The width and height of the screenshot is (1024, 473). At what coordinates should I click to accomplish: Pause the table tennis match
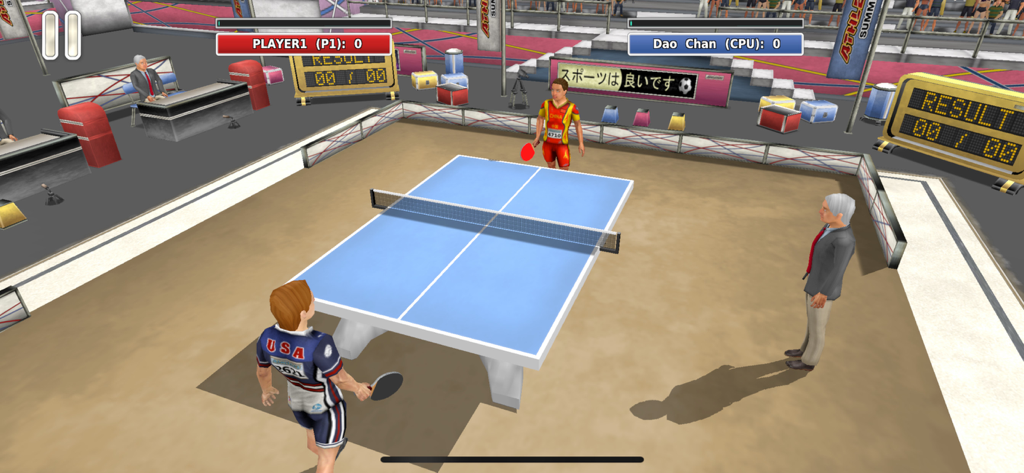(x=61, y=35)
